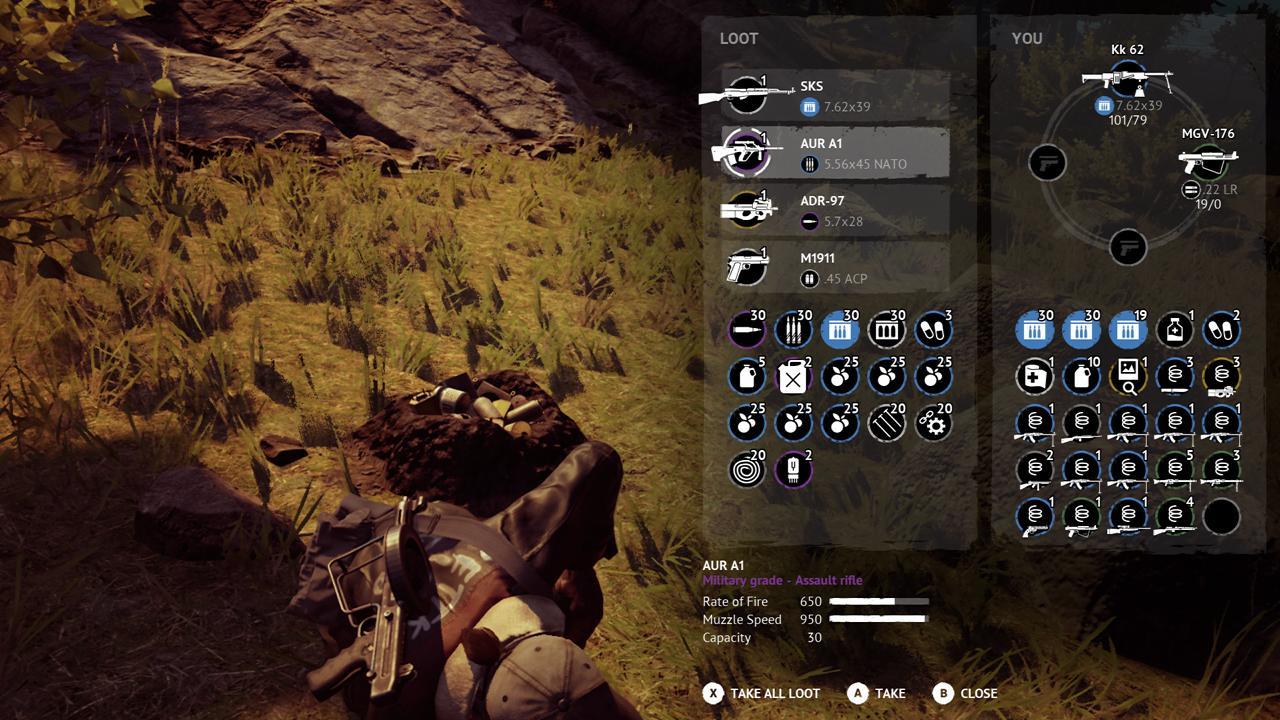
Task: Select the photo intel item with magnifier
Action: tap(1129, 377)
